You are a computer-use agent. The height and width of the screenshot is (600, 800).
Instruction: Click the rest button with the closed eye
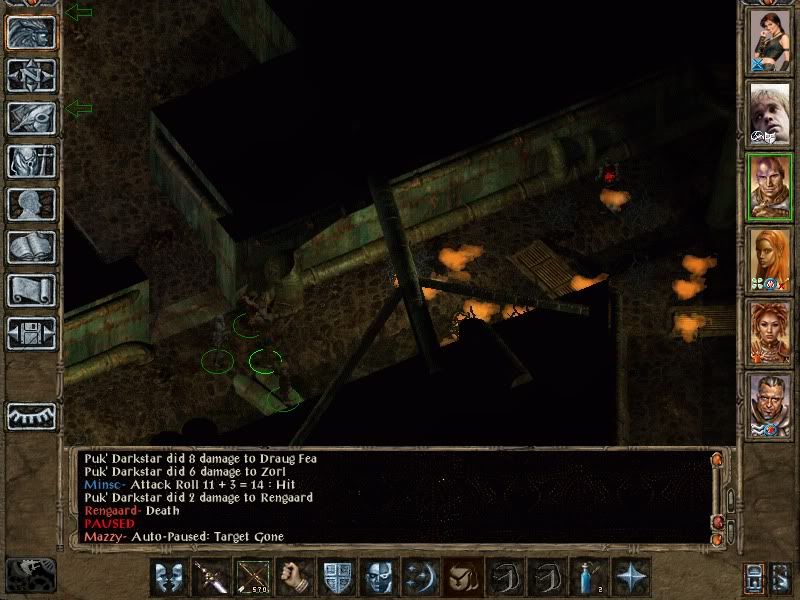[x=30, y=416]
